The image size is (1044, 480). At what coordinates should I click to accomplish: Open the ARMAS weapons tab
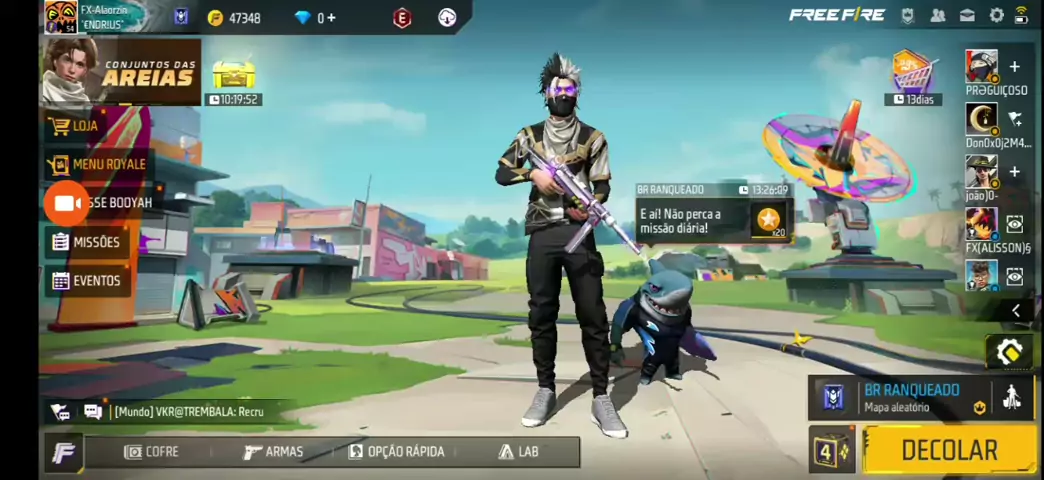pyautogui.click(x=273, y=452)
